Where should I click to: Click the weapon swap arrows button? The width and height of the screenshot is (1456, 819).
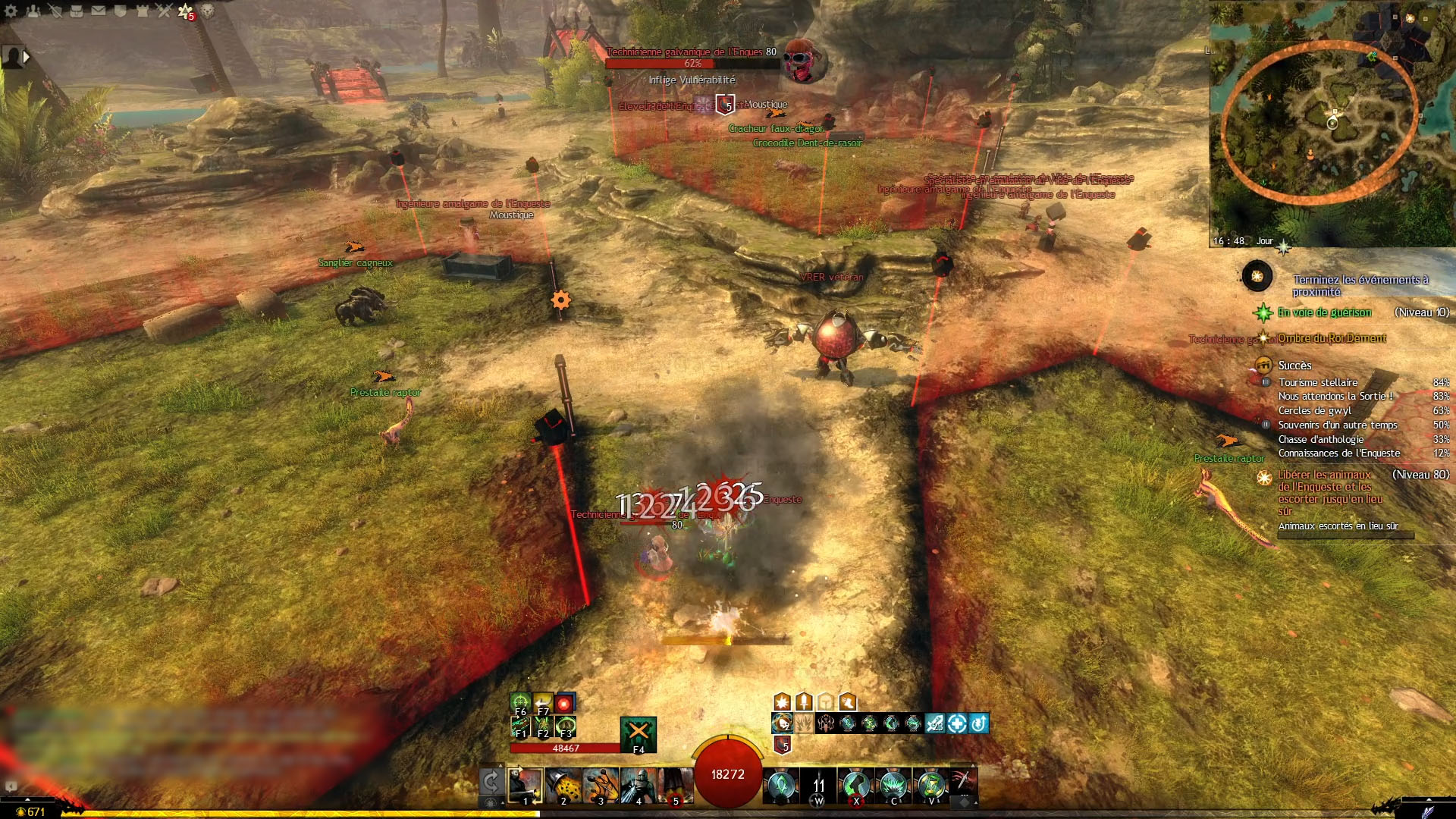pyautogui.click(x=491, y=781)
